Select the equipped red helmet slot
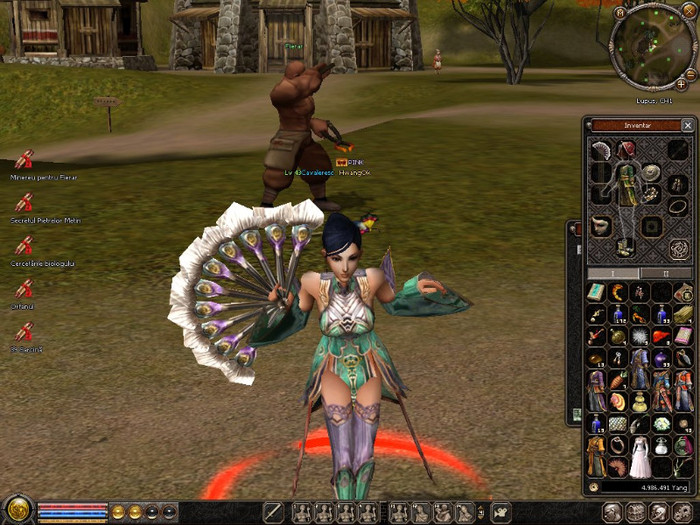Image resolution: width=700 pixels, height=525 pixels. 626,149
